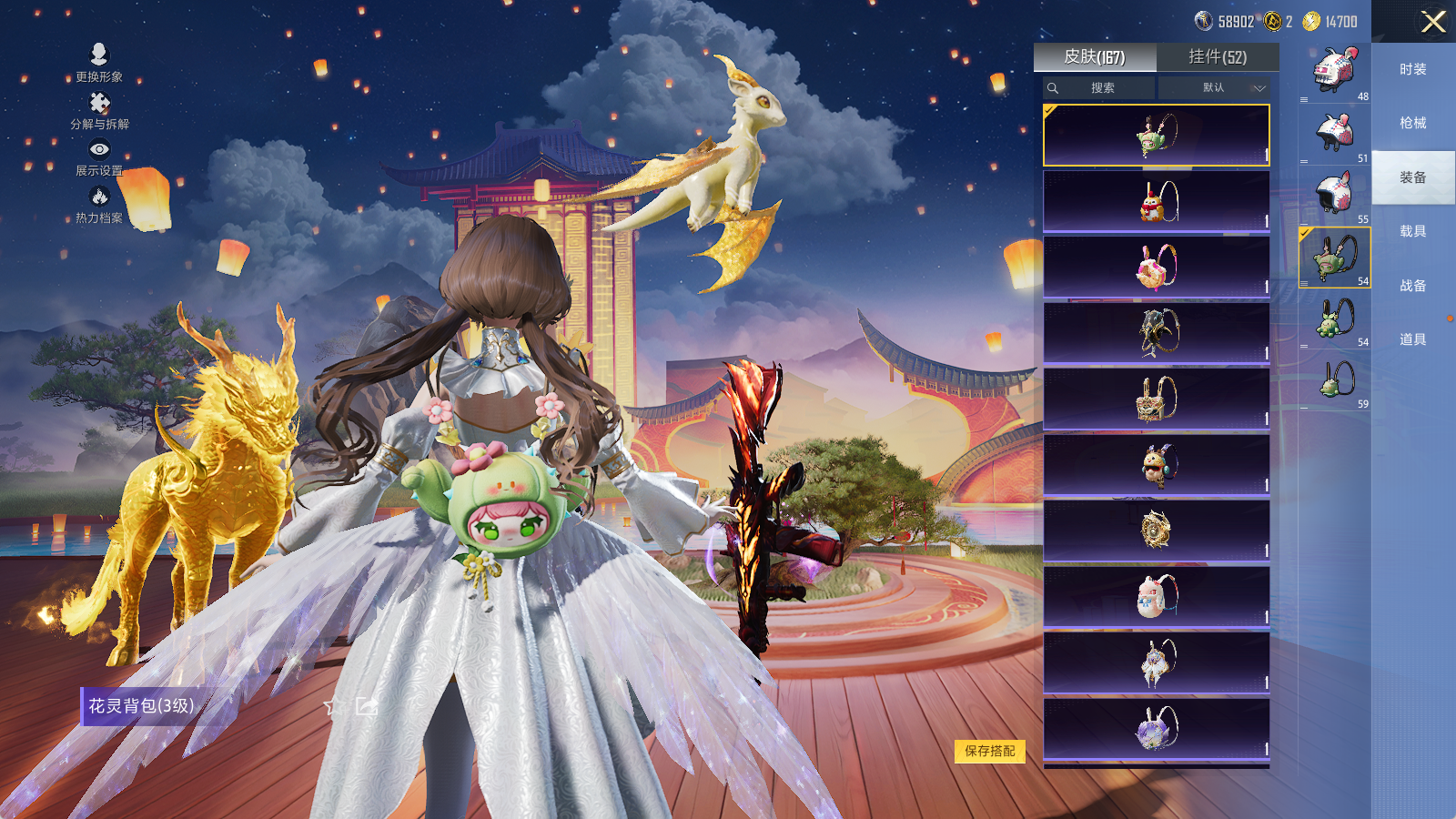Click the 搜索 search field
The width and height of the screenshot is (1456, 819).
point(1099,88)
